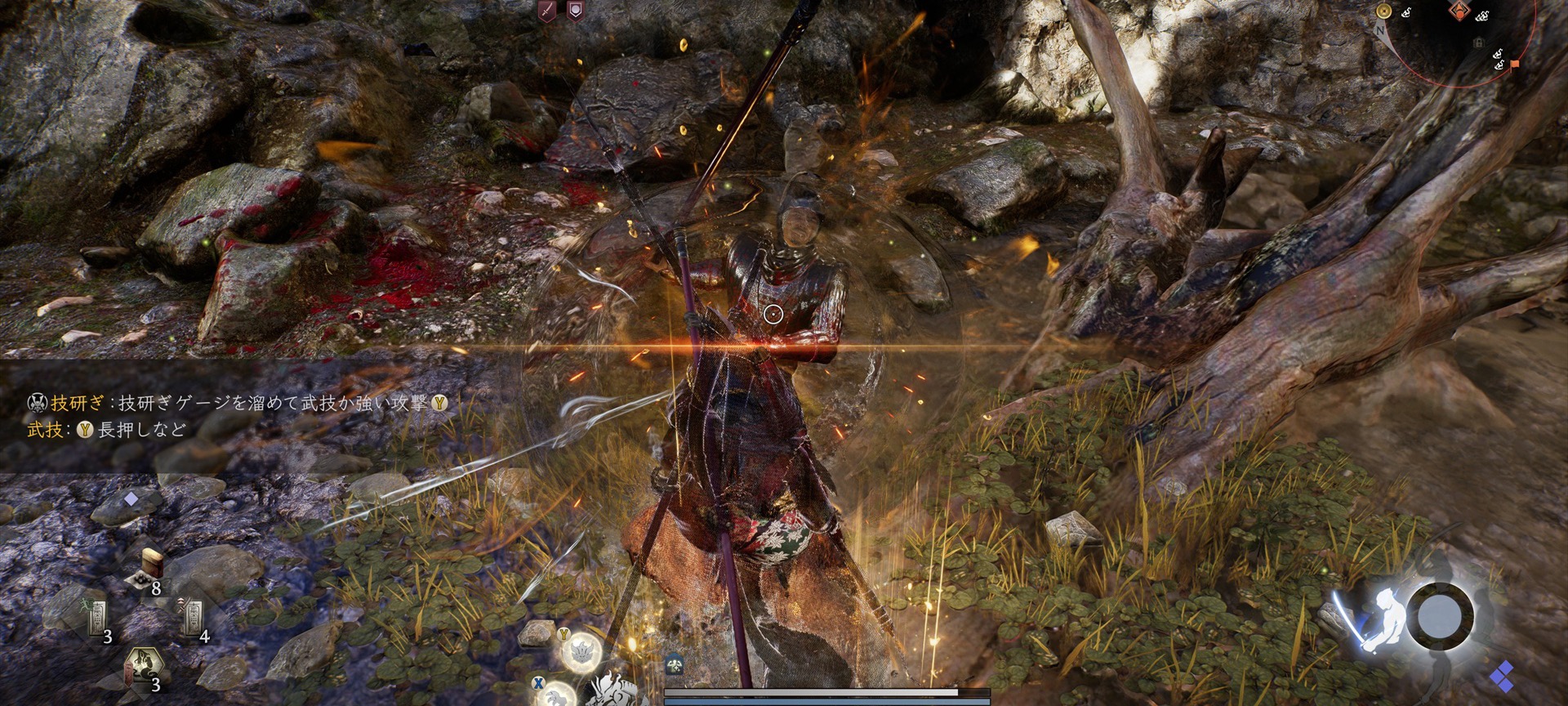
Task: Click the sword status icon at top
Action: pos(547,11)
